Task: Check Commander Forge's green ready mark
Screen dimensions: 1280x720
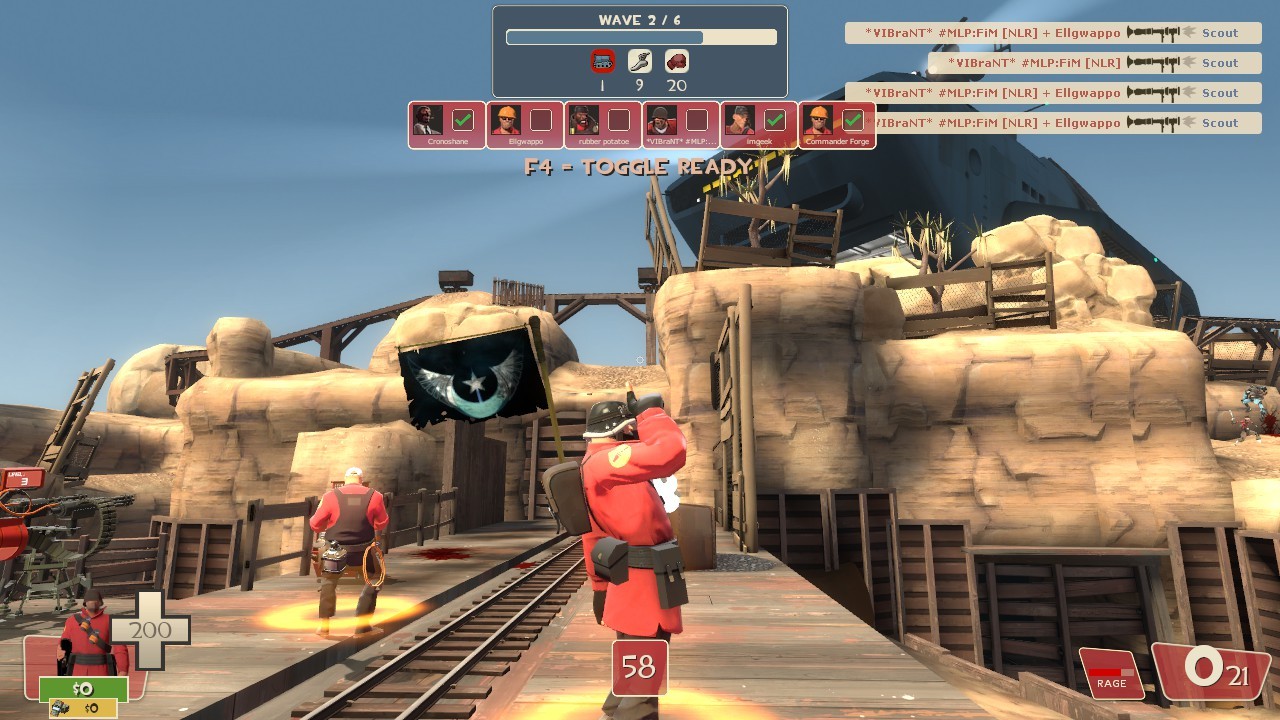Action: click(x=852, y=121)
